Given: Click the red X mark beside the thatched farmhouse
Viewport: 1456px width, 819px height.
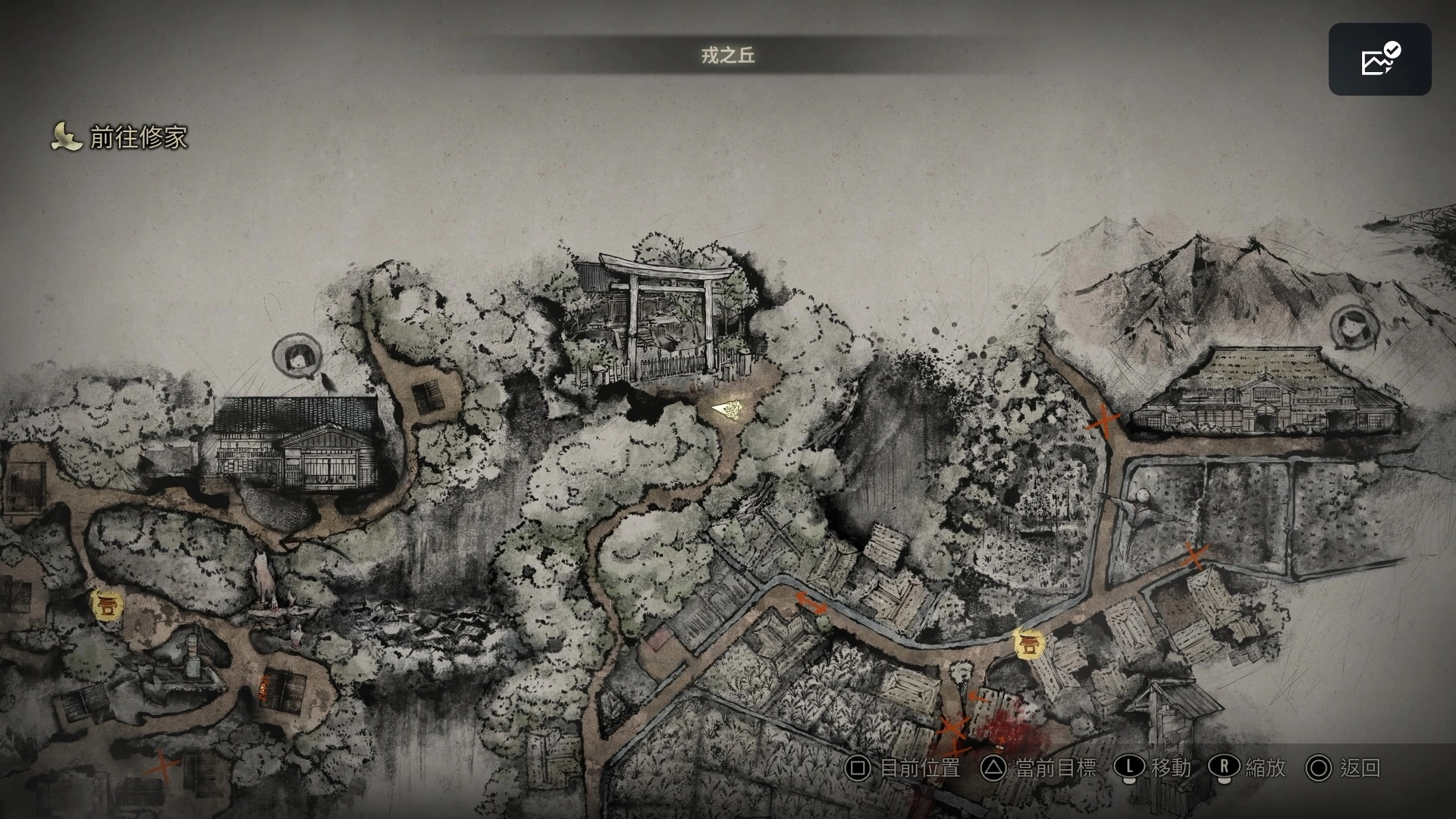Looking at the screenshot, I should [1104, 422].
